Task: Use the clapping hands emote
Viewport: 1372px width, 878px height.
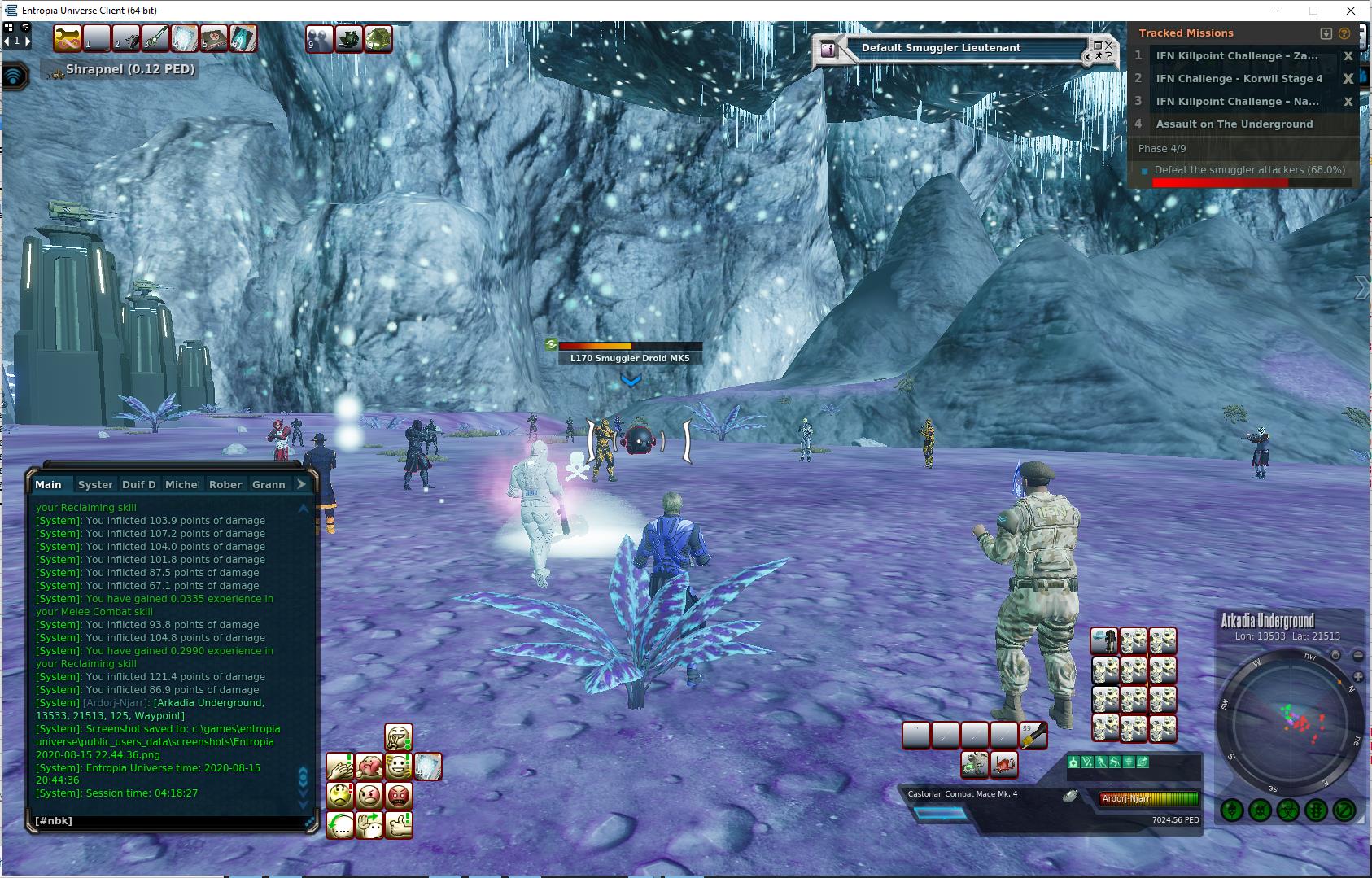Action: pos(340,766)
